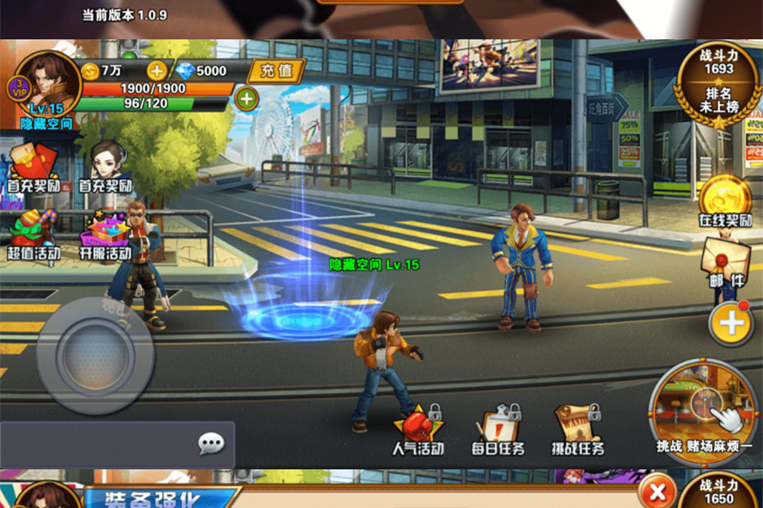
Task: Tap the plus button beside gold coins
Action: click(x=156, y=70)
